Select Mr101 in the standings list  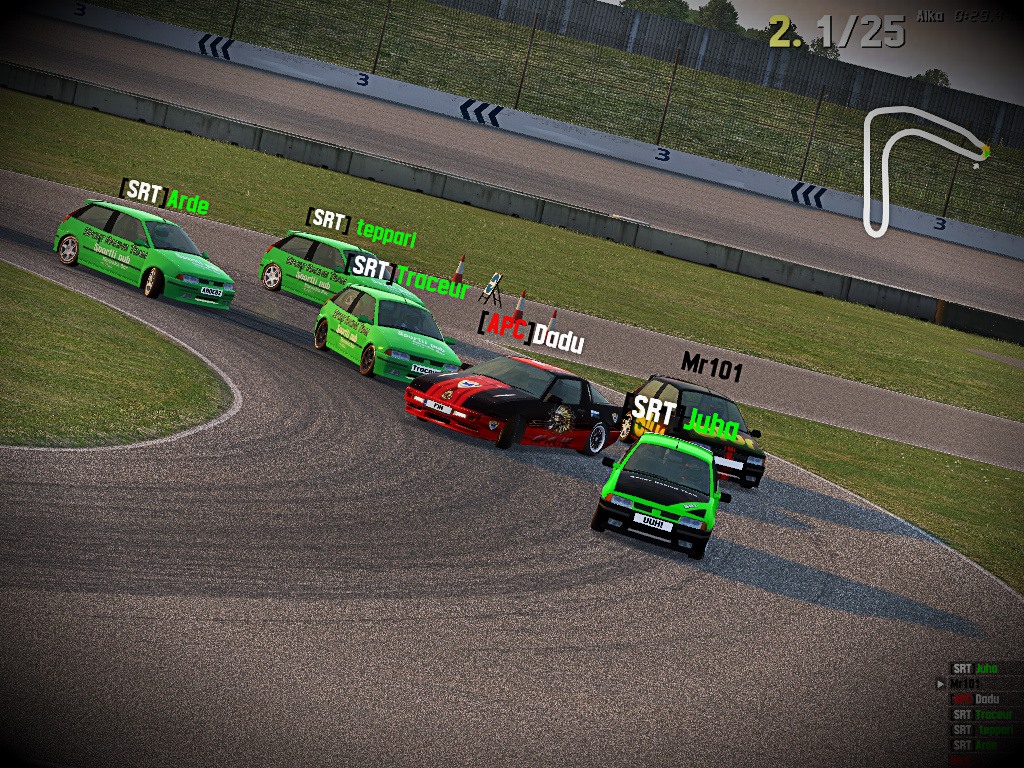point(966,684)
